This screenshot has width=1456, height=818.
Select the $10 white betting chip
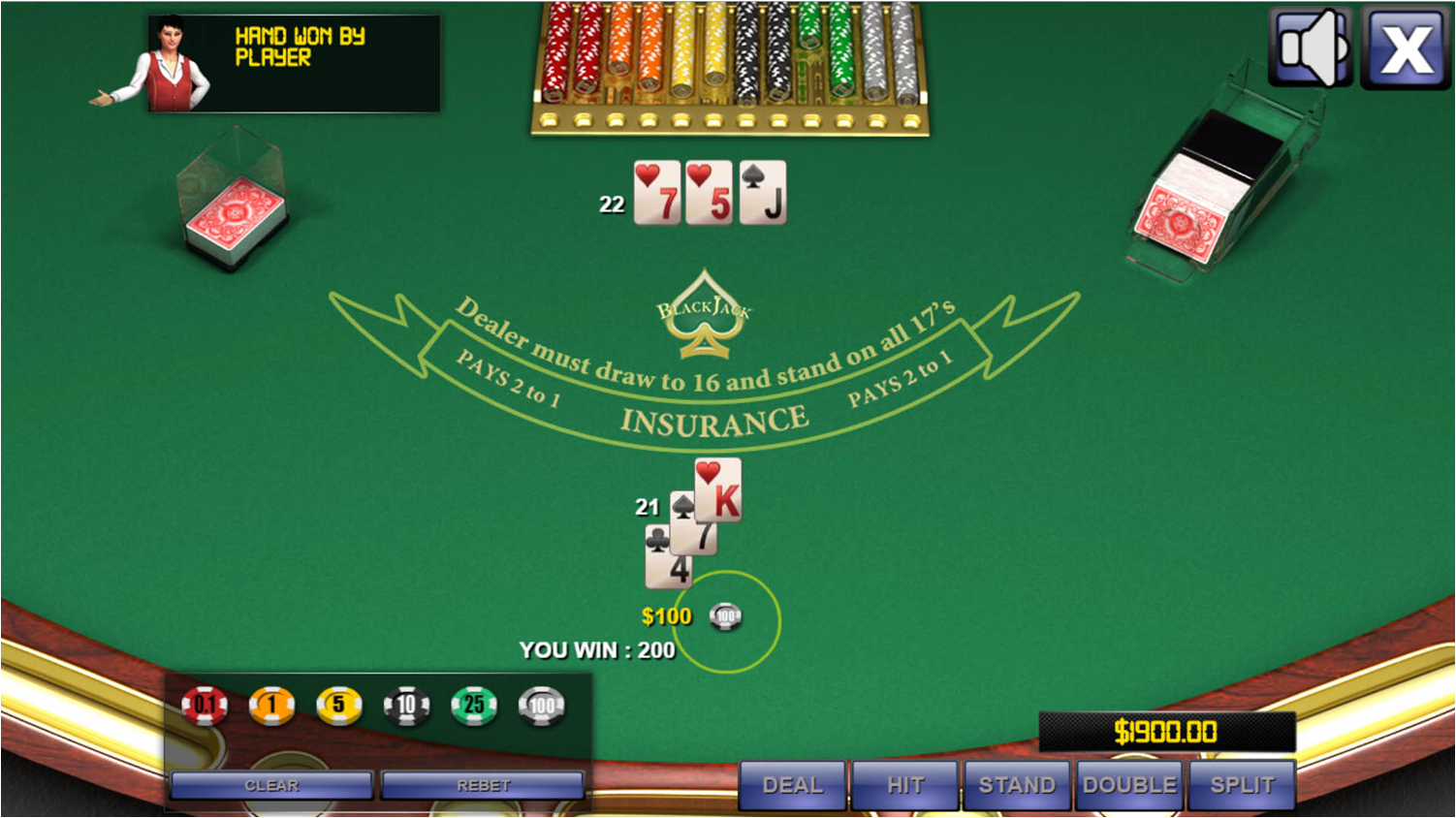[406, 705]
